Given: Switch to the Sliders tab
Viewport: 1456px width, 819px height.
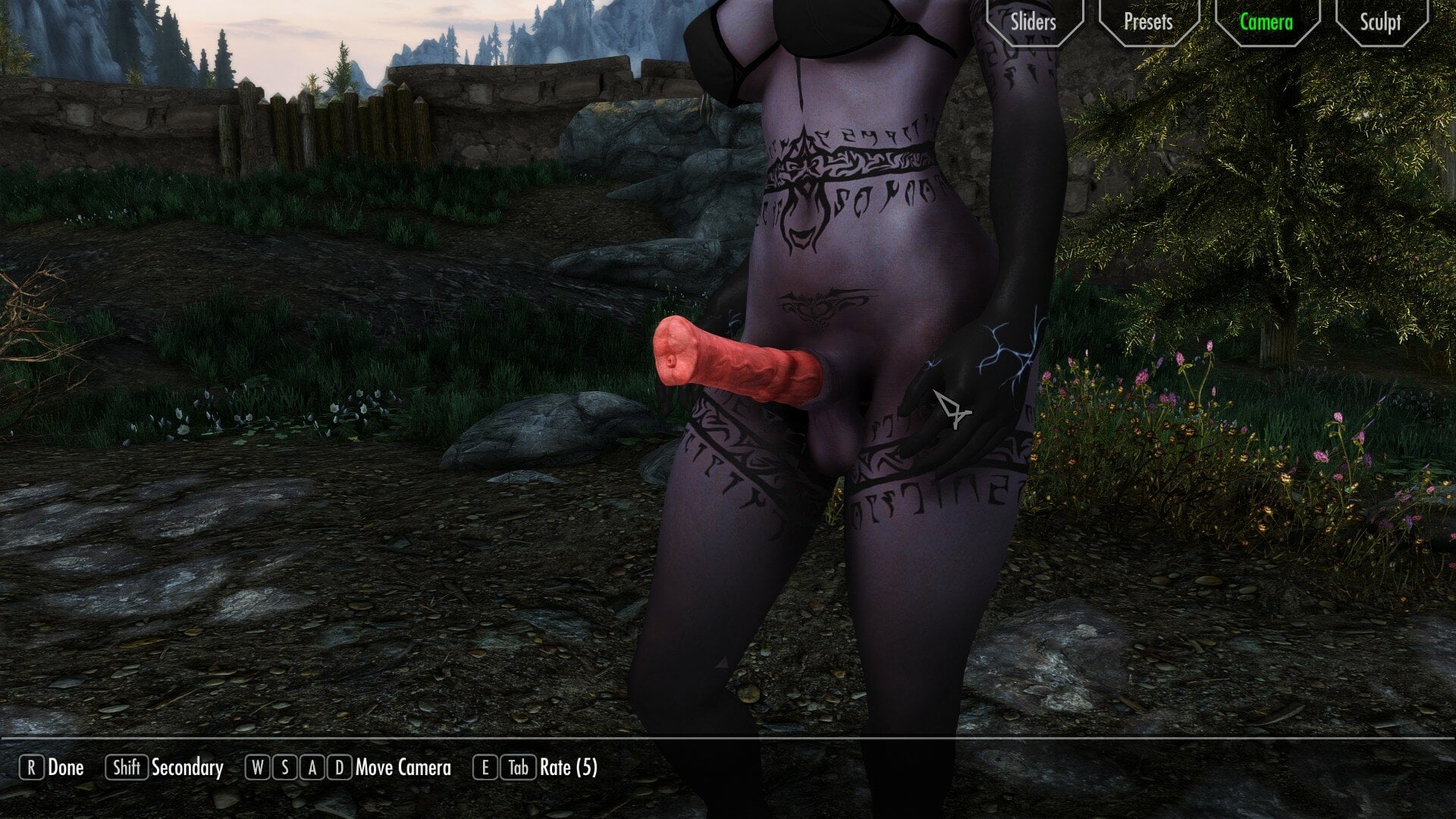Looking at the screenshot, I should pyautogui.click(x=1033, y=21).
